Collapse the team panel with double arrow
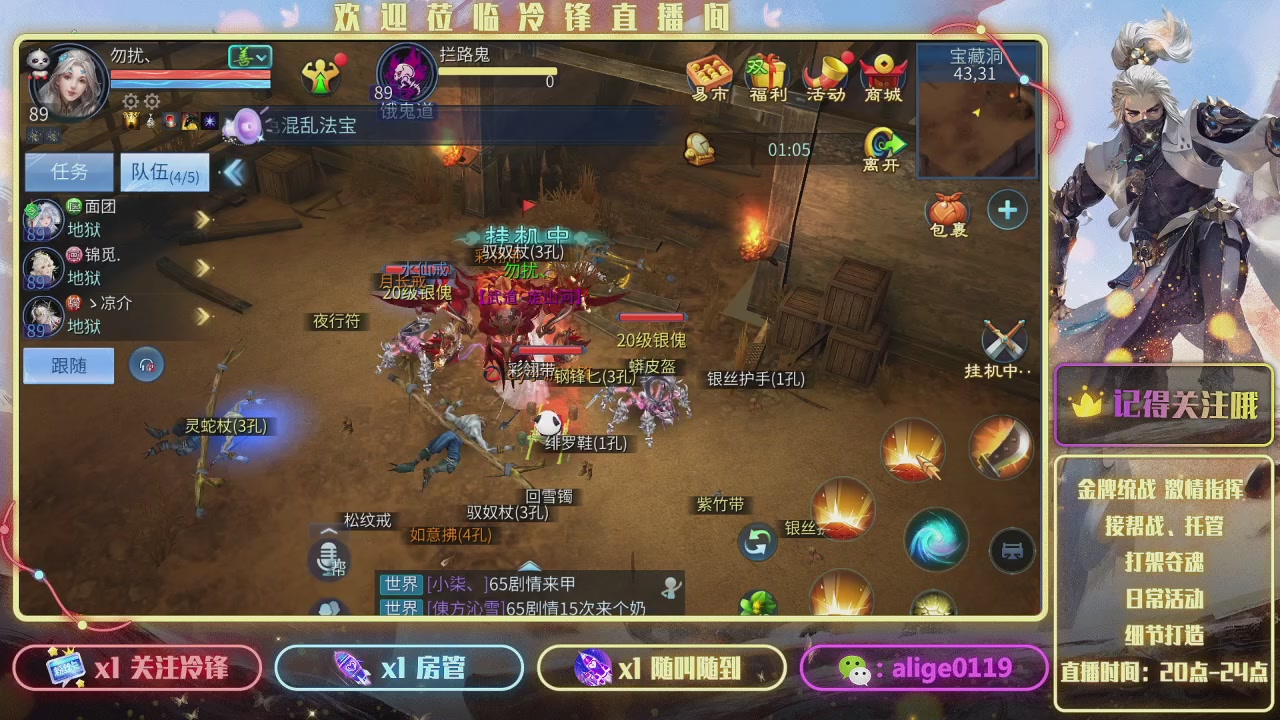This screenshot has width=1280, height=720. [x=232, y=171]
